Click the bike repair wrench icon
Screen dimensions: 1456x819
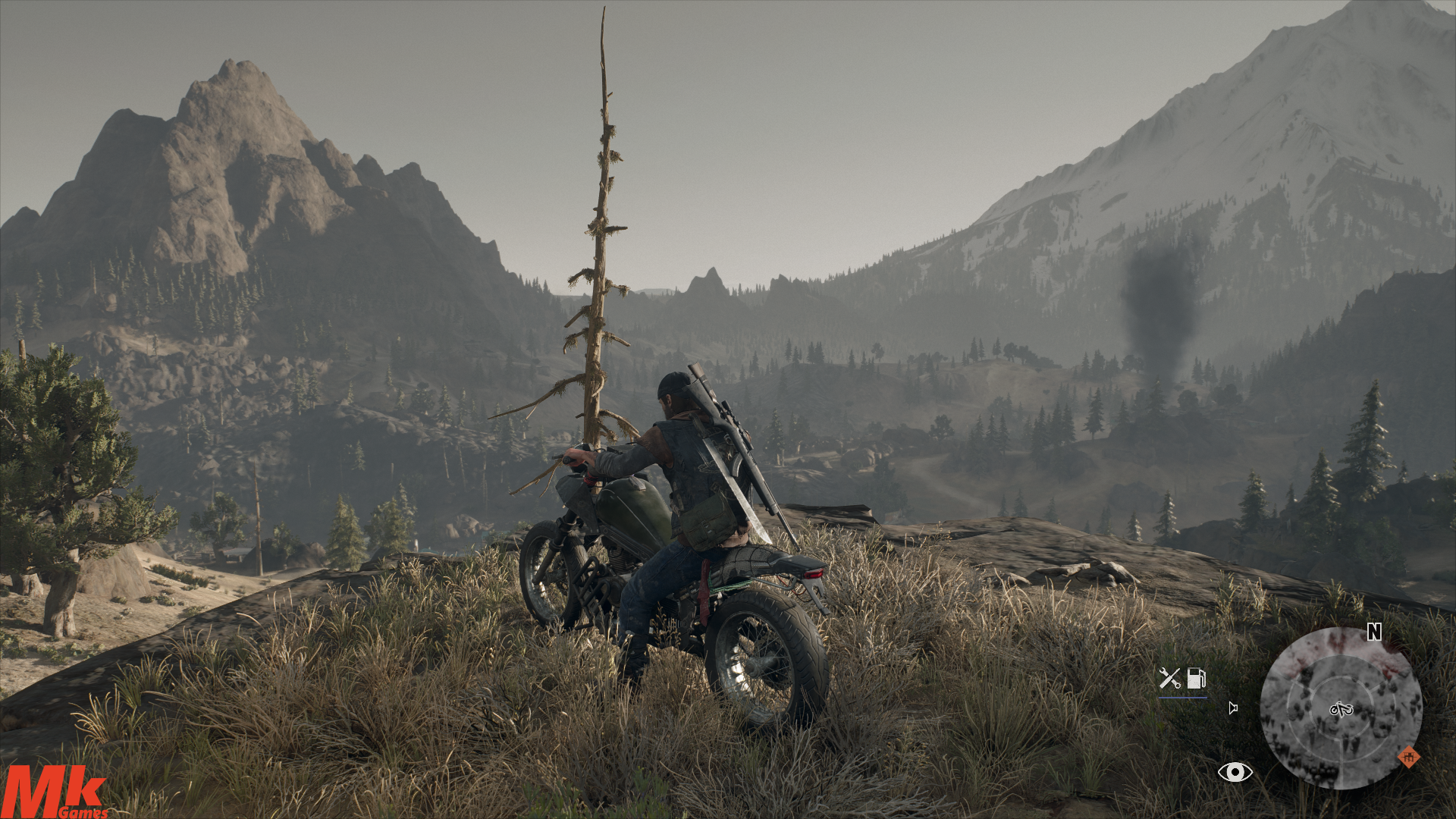(x=1169, y=677)
